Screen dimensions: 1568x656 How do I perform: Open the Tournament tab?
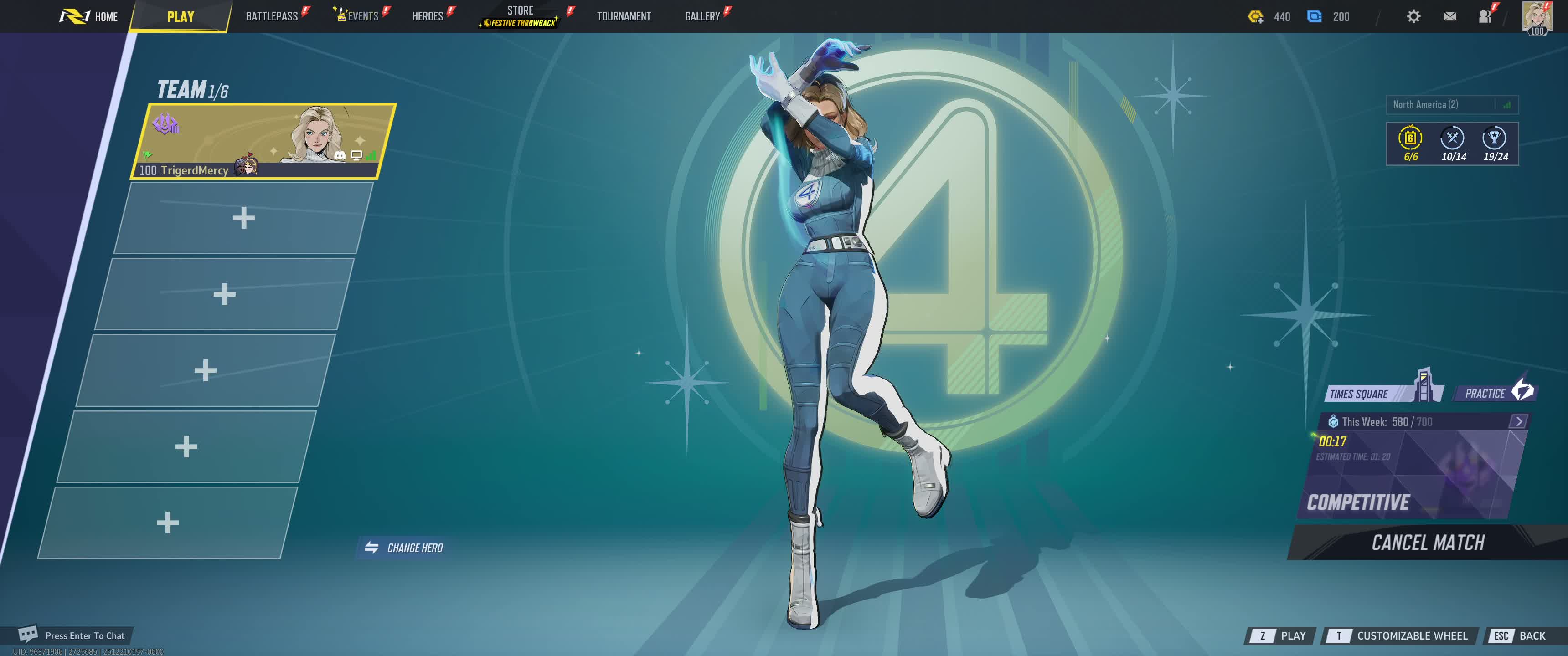(623, 16)
